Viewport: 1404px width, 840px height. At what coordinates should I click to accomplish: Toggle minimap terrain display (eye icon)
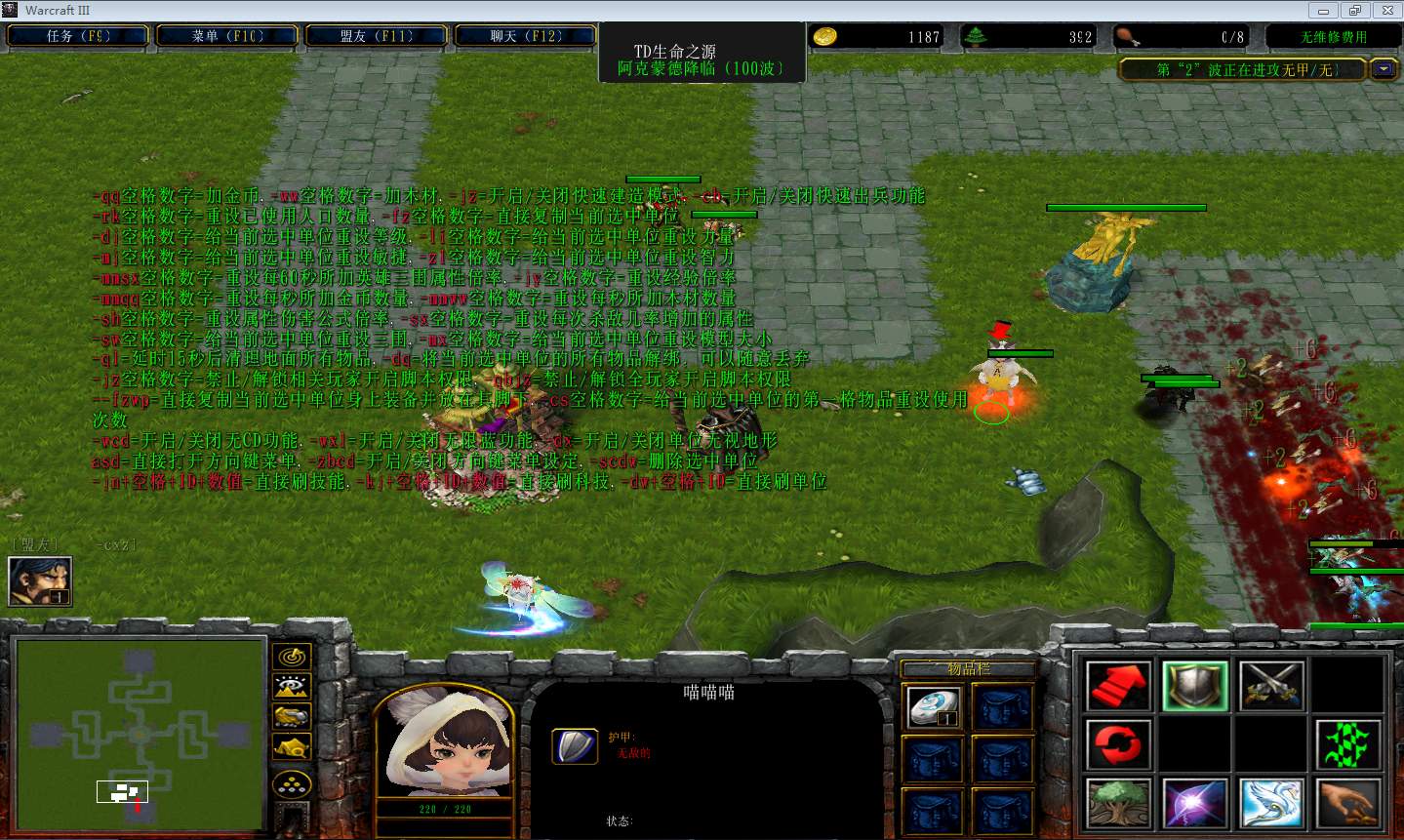pyautogui.click(x=292, y=688)
